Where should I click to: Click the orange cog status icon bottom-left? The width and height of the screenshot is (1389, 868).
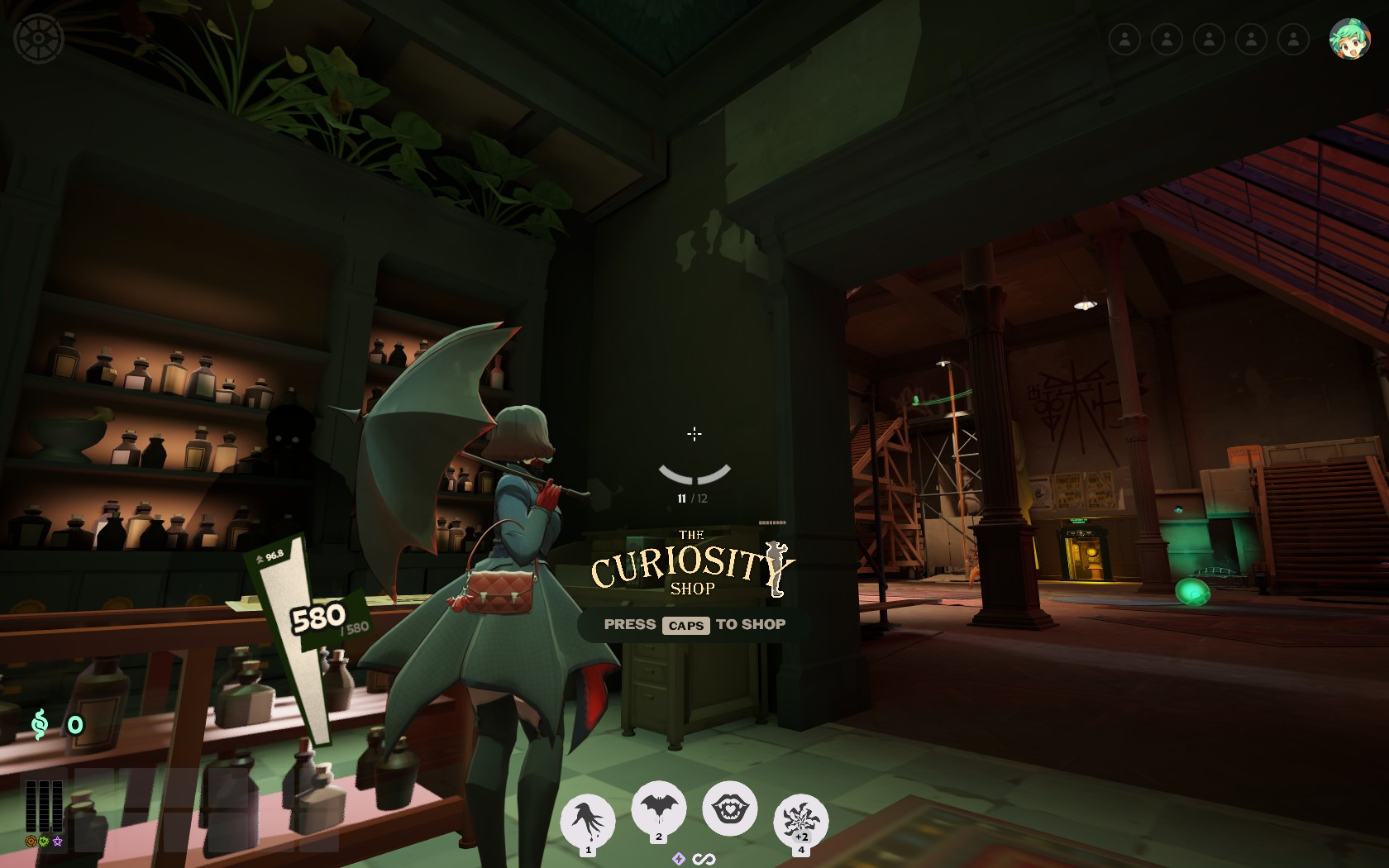pyautogui.click(x=31, y=841)
